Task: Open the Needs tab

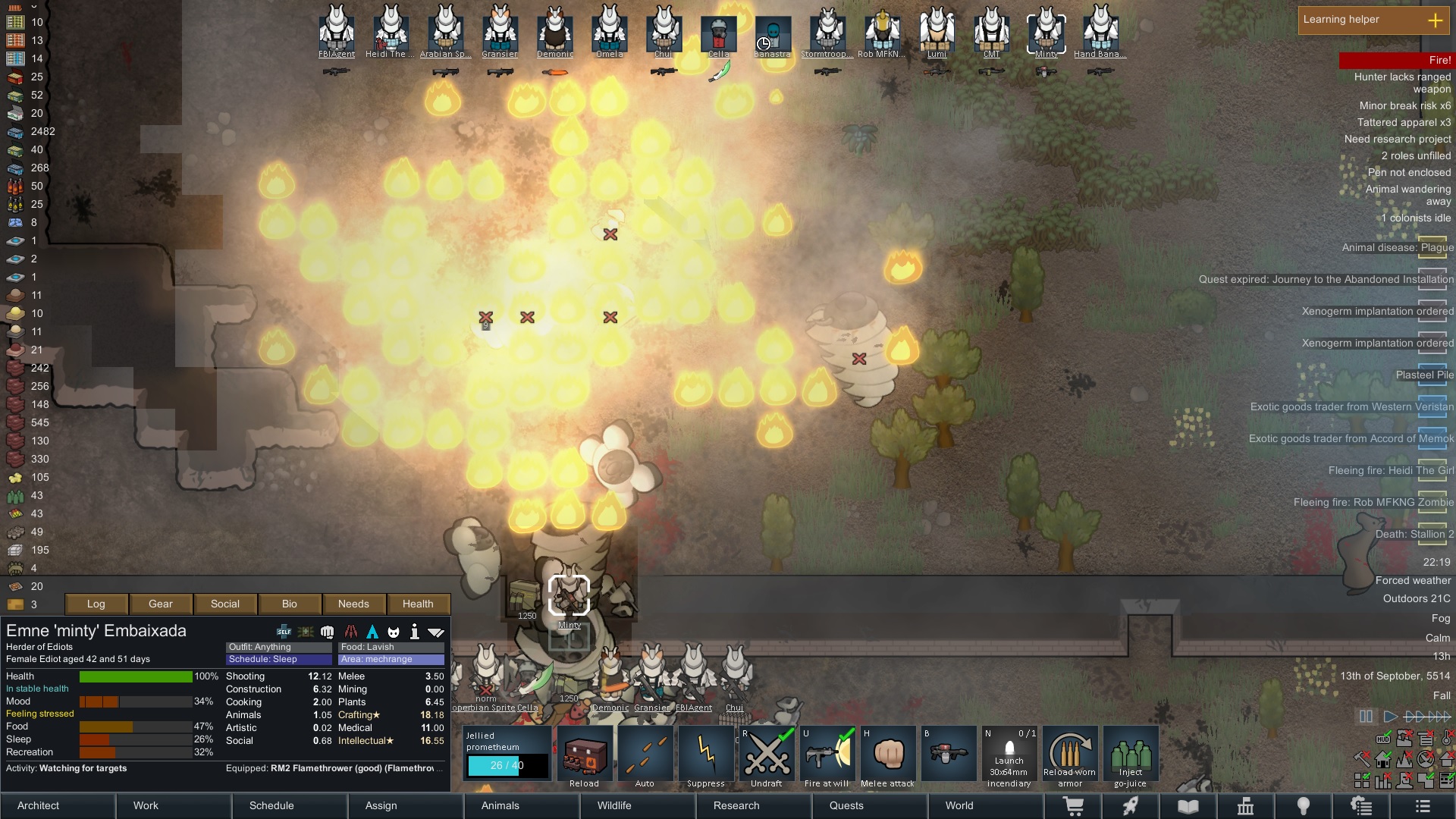Action: click(353, 604)
